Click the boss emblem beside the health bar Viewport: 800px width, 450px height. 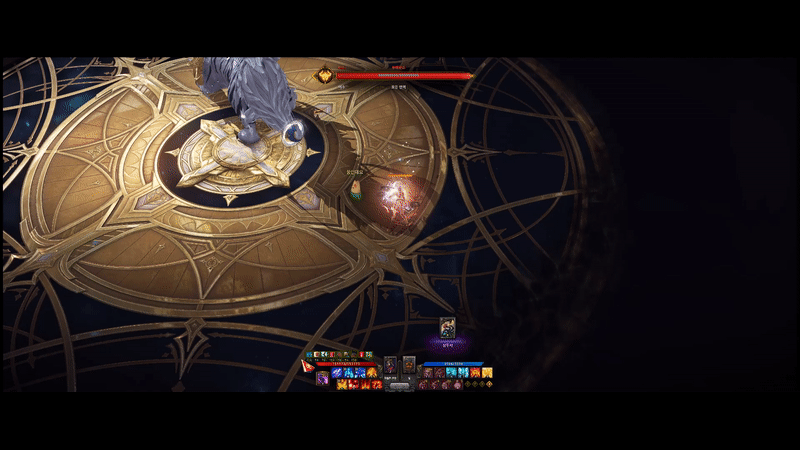coord(325,75)
